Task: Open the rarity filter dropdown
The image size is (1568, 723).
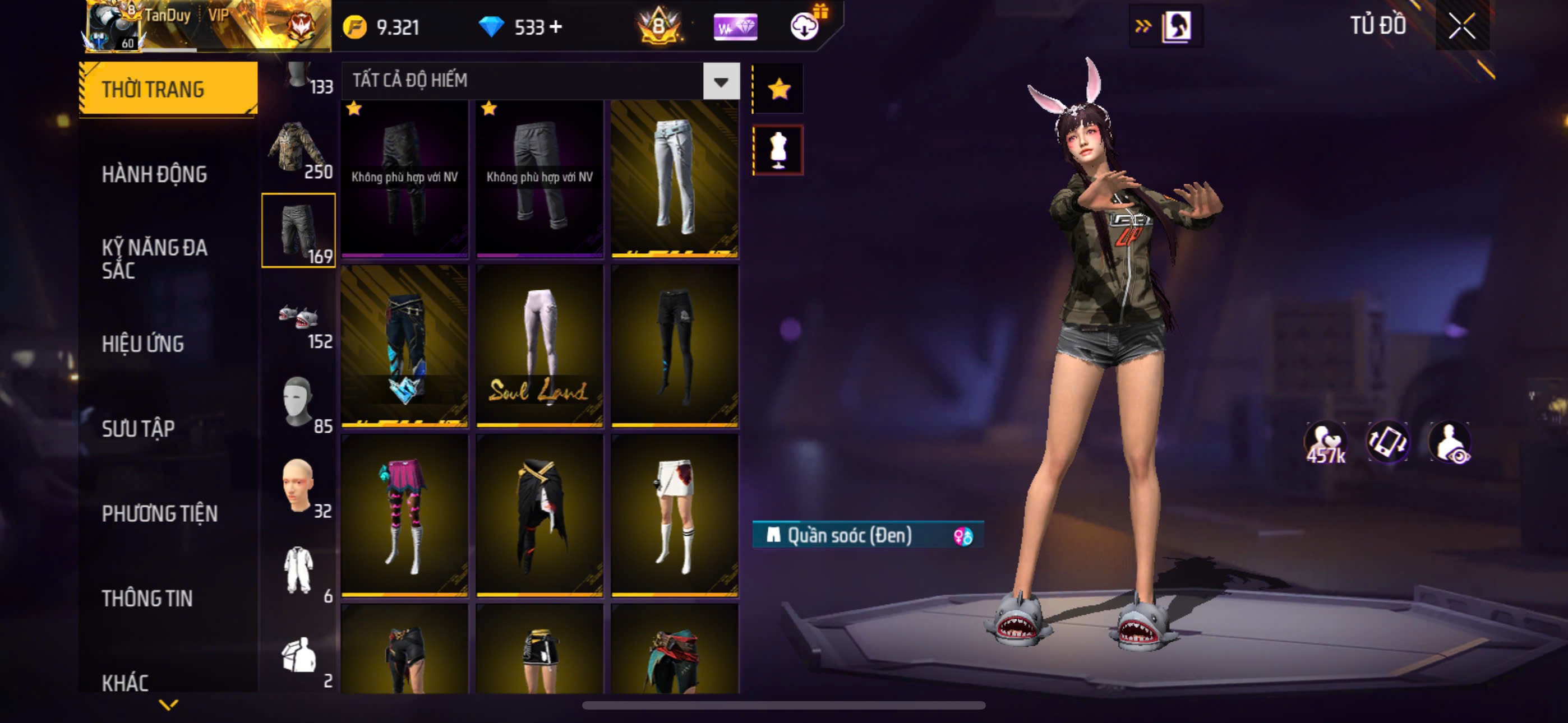Action: [721, 81]
